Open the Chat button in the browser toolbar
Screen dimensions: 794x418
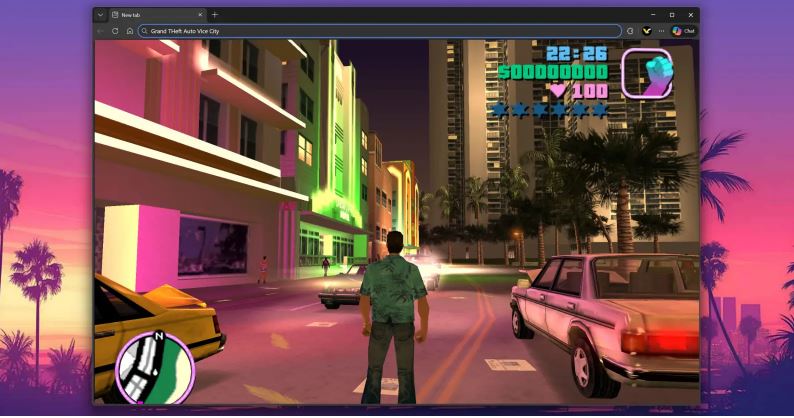684,31
